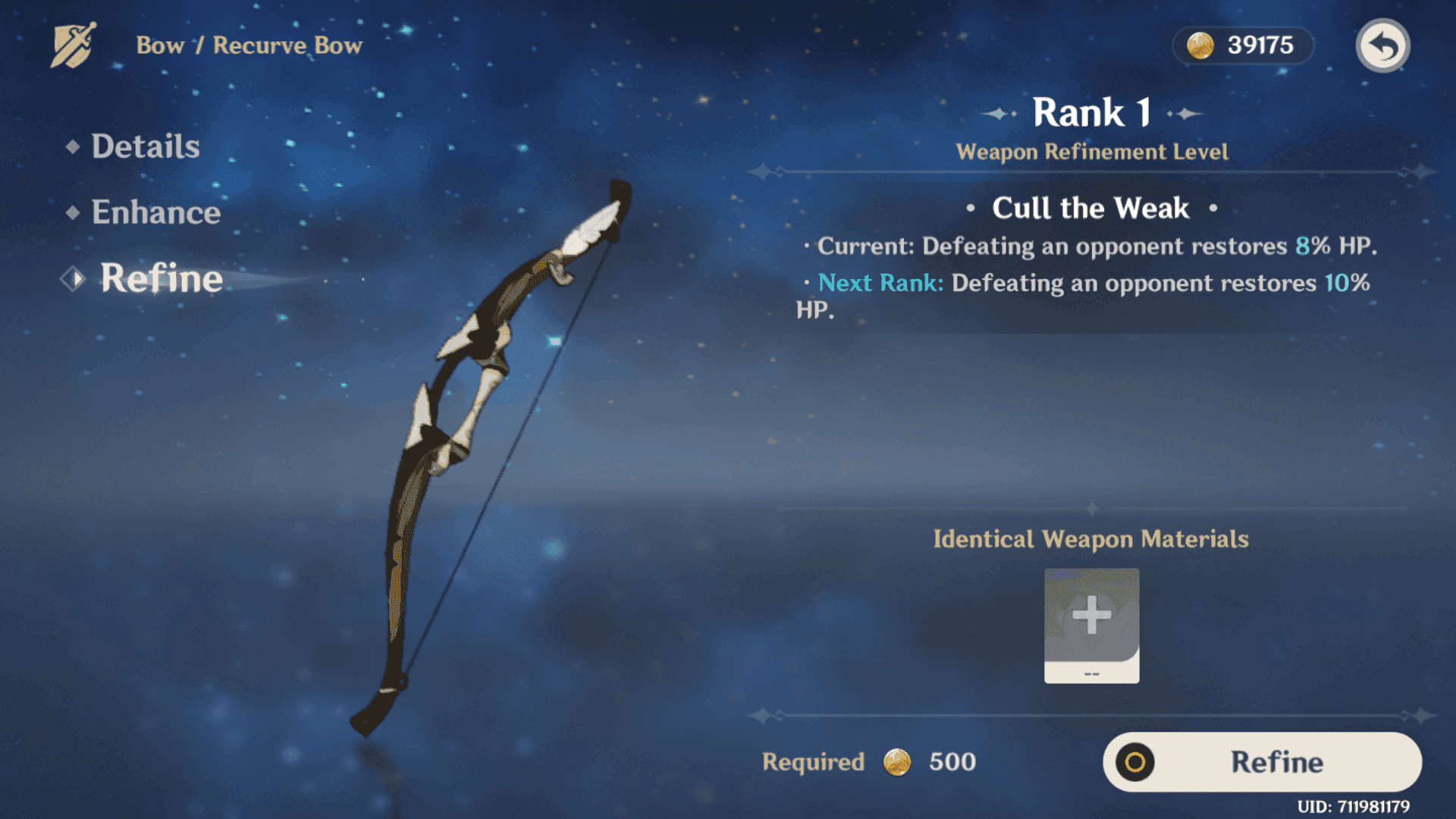Go back using the return arrow
1456x819 pixels.
tap(1384, 45)
